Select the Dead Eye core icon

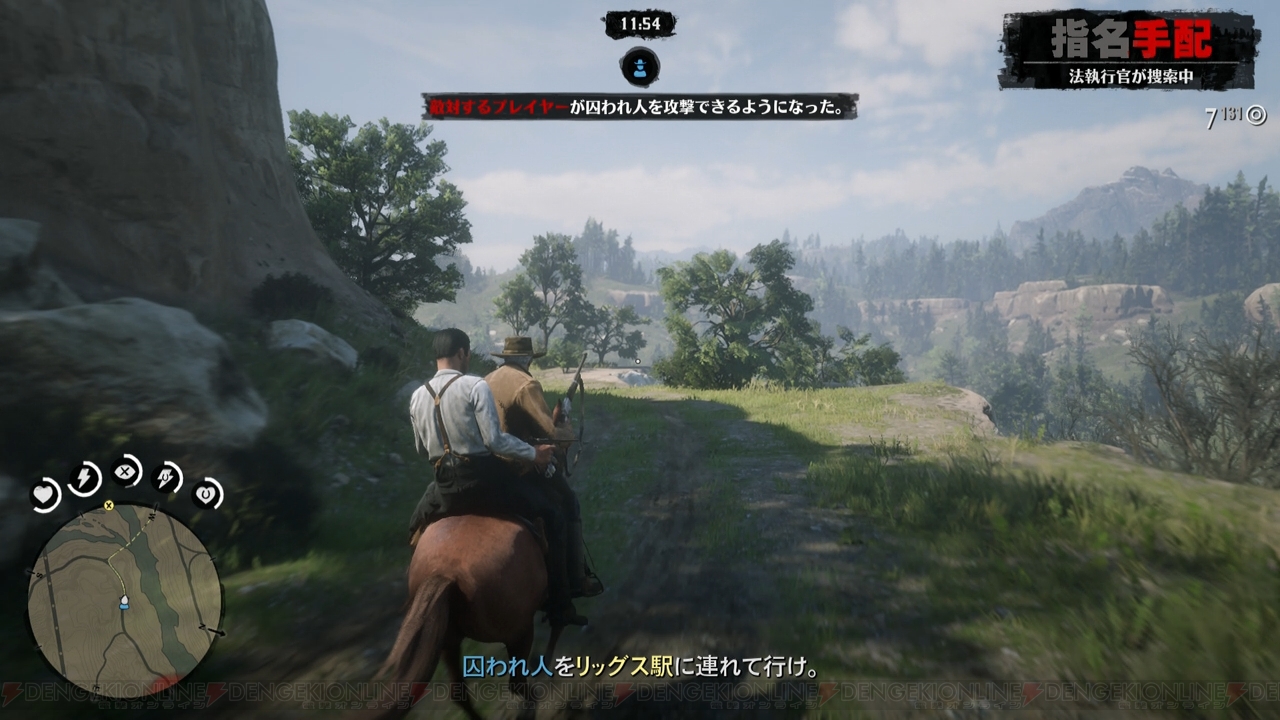[x=126, y=471]
